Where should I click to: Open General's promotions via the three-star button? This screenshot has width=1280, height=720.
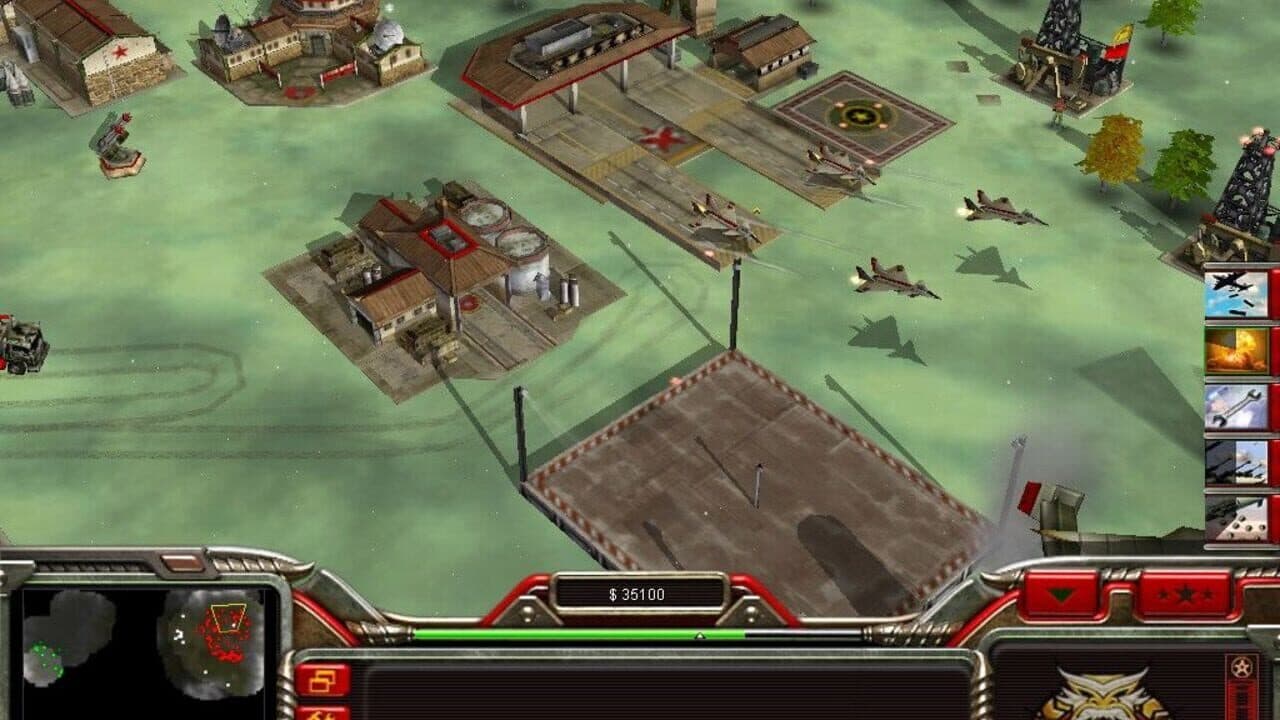[1186, 594]
